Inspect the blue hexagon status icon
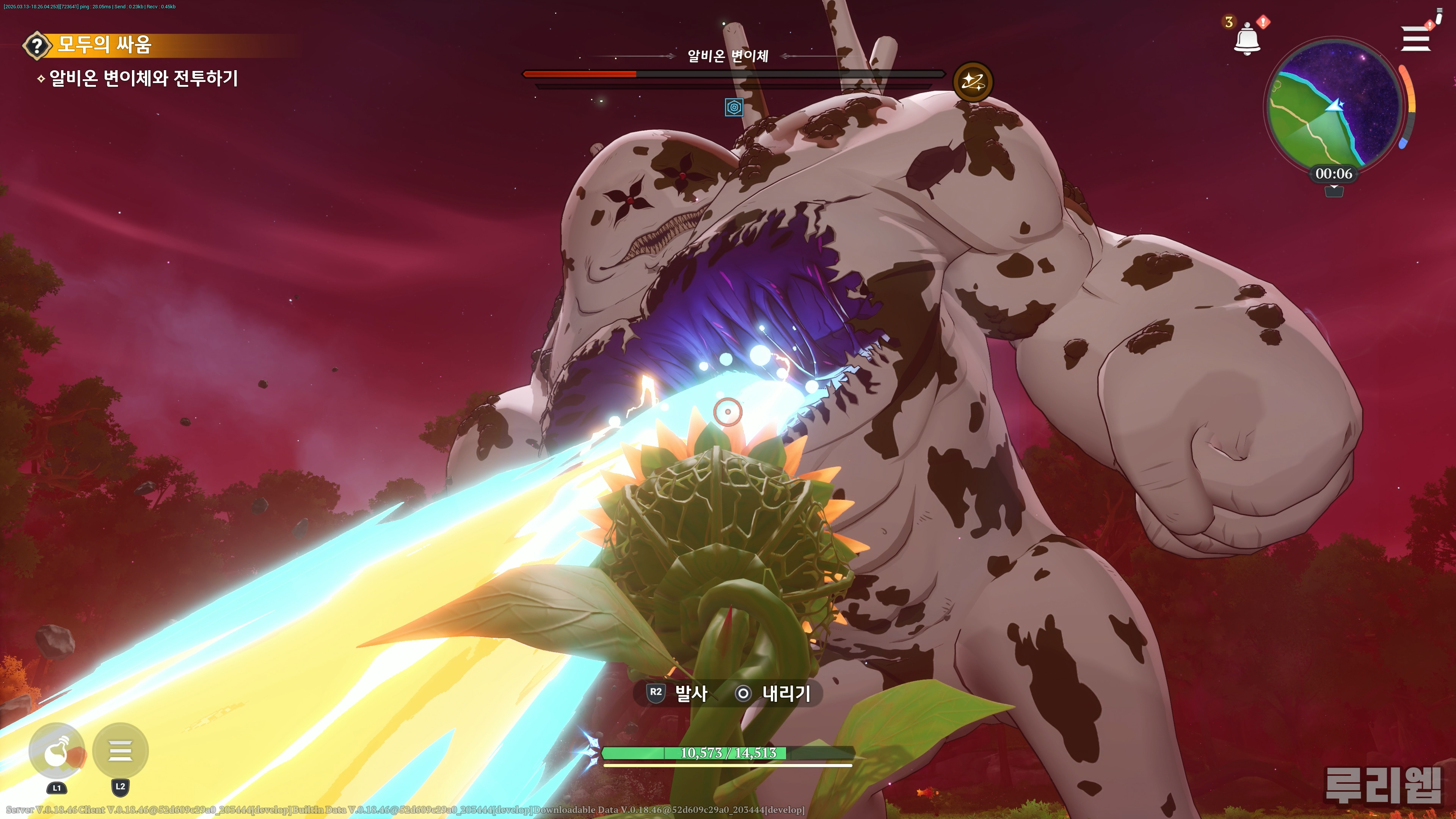 [734, 107]
